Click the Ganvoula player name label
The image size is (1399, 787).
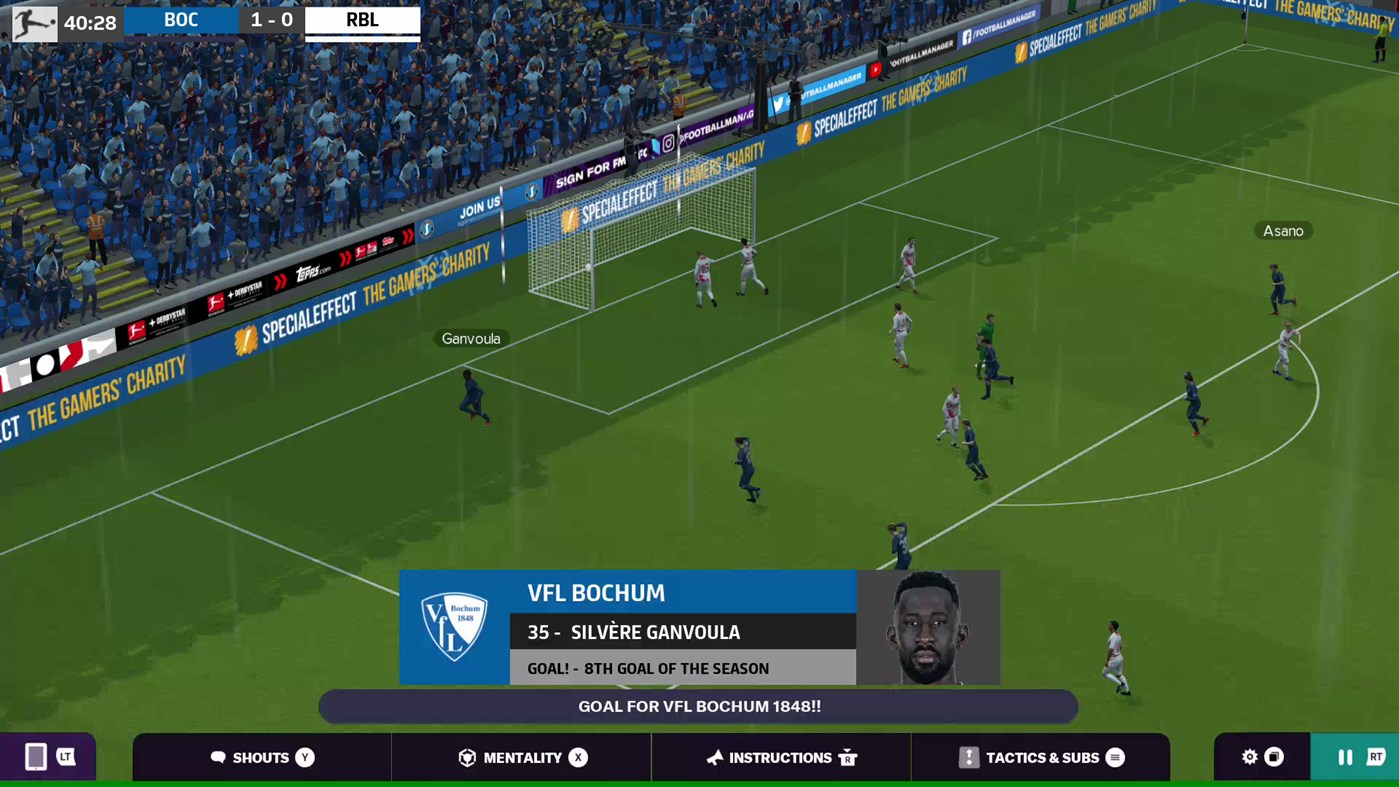click(470, 338)
